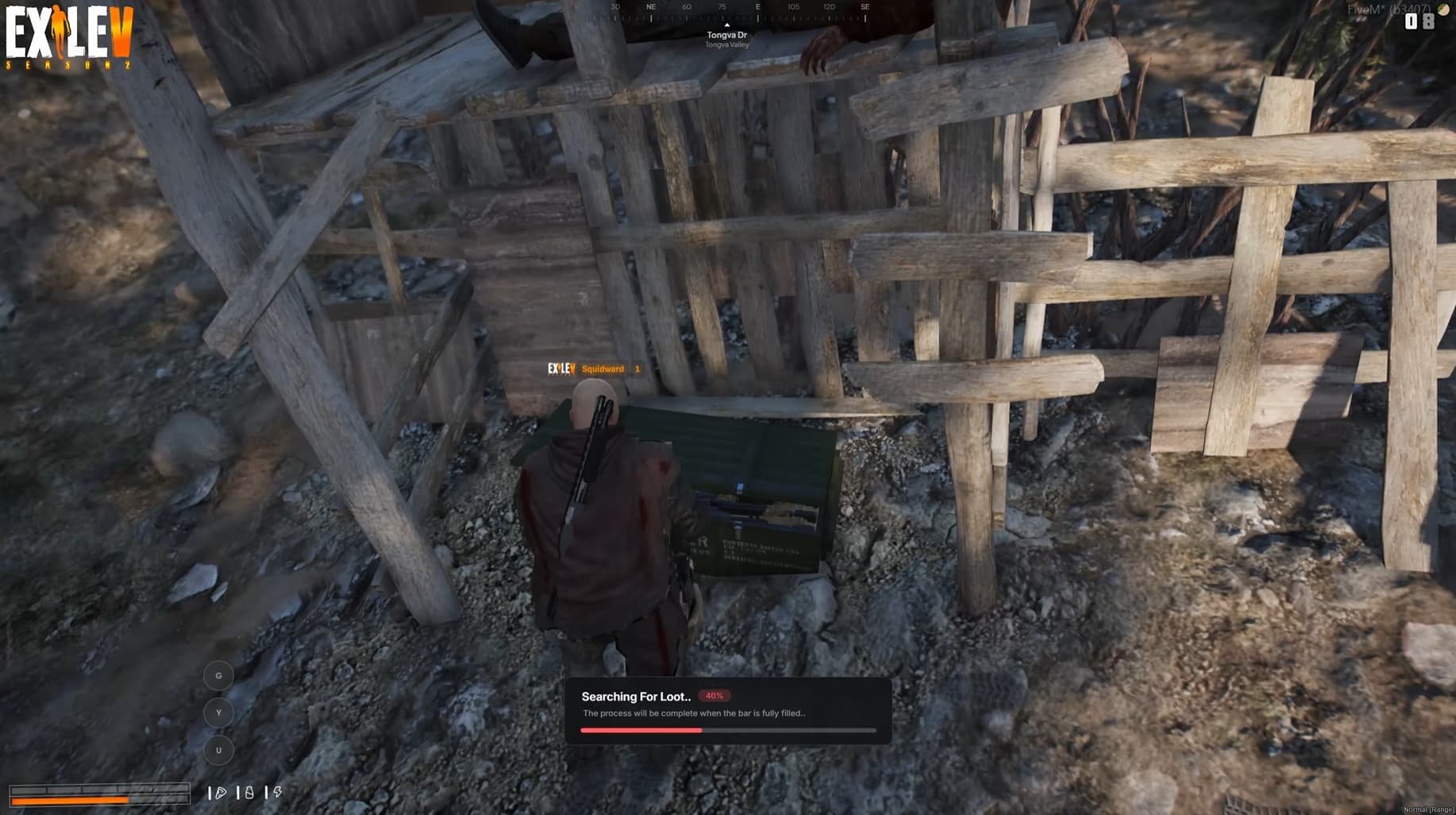Select the SE marker on the compass
The height and width of the screenshot is (815, 1456).
pyautogui.click(x=865, y=6)
